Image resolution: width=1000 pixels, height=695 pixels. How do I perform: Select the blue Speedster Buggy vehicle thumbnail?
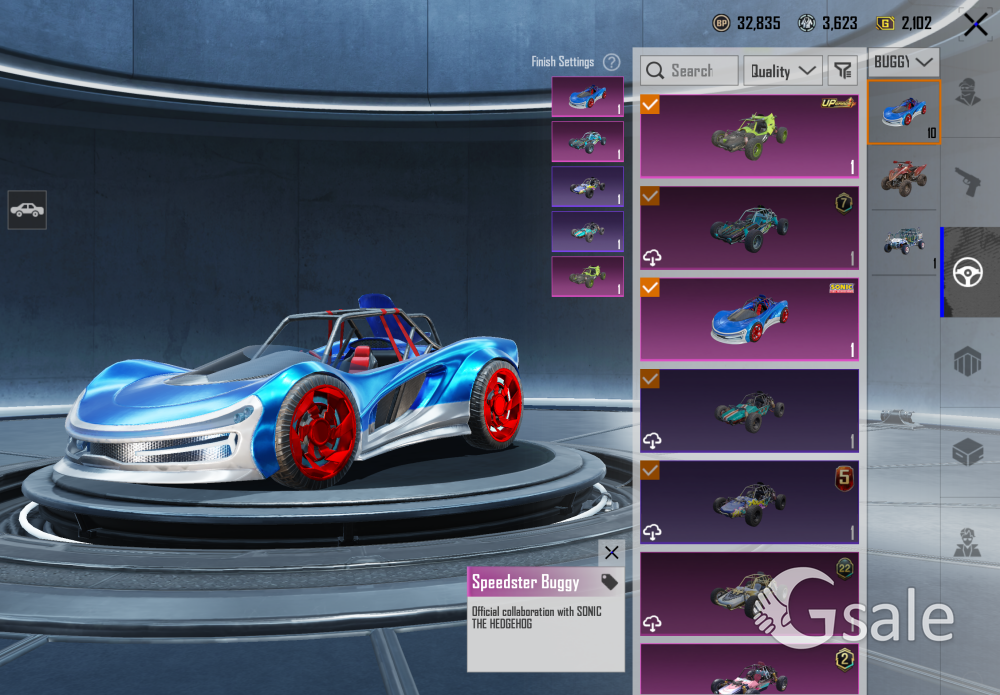904,112
